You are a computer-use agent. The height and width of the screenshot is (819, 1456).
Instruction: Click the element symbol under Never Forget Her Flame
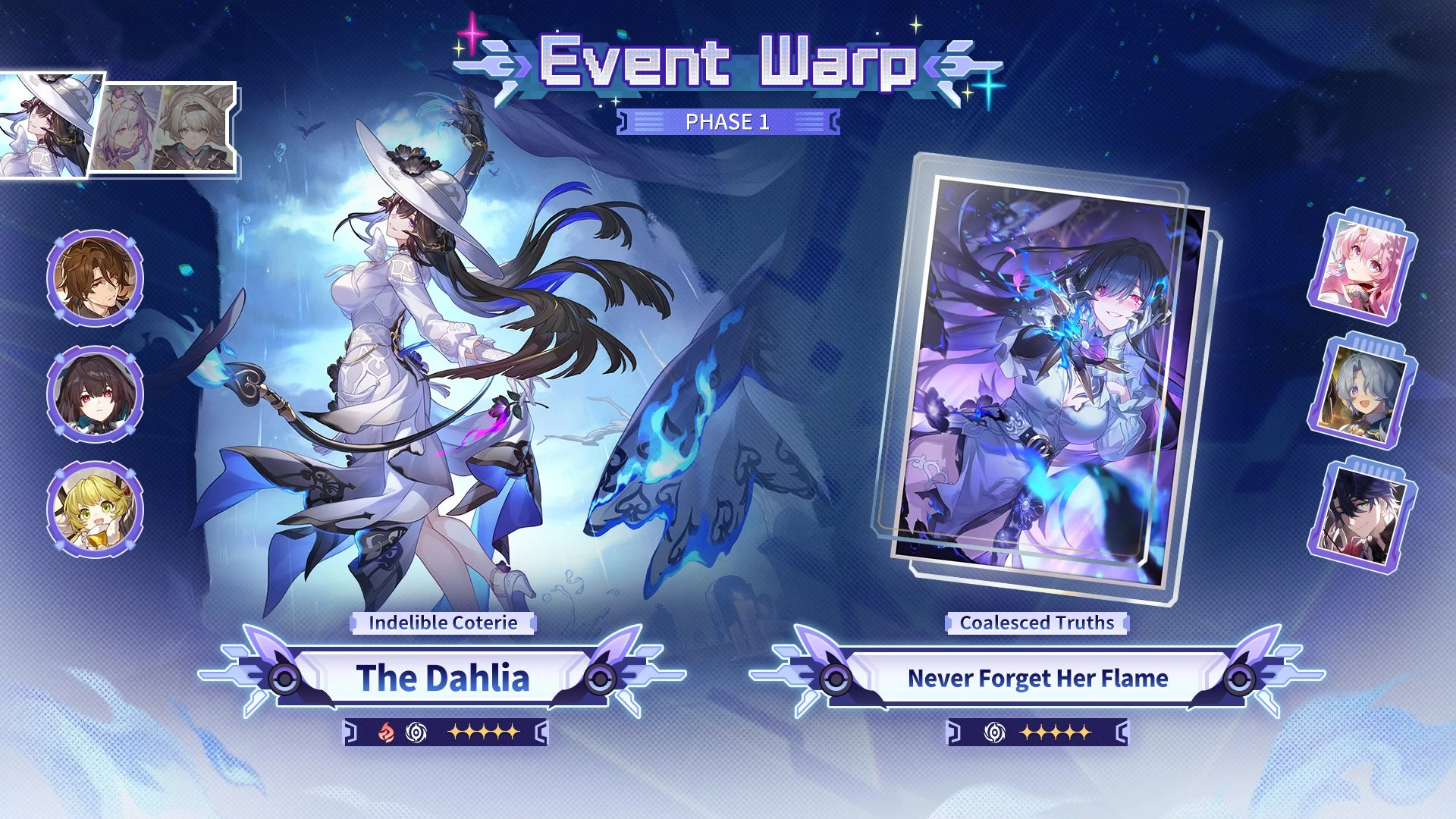[x=993, y=730]
